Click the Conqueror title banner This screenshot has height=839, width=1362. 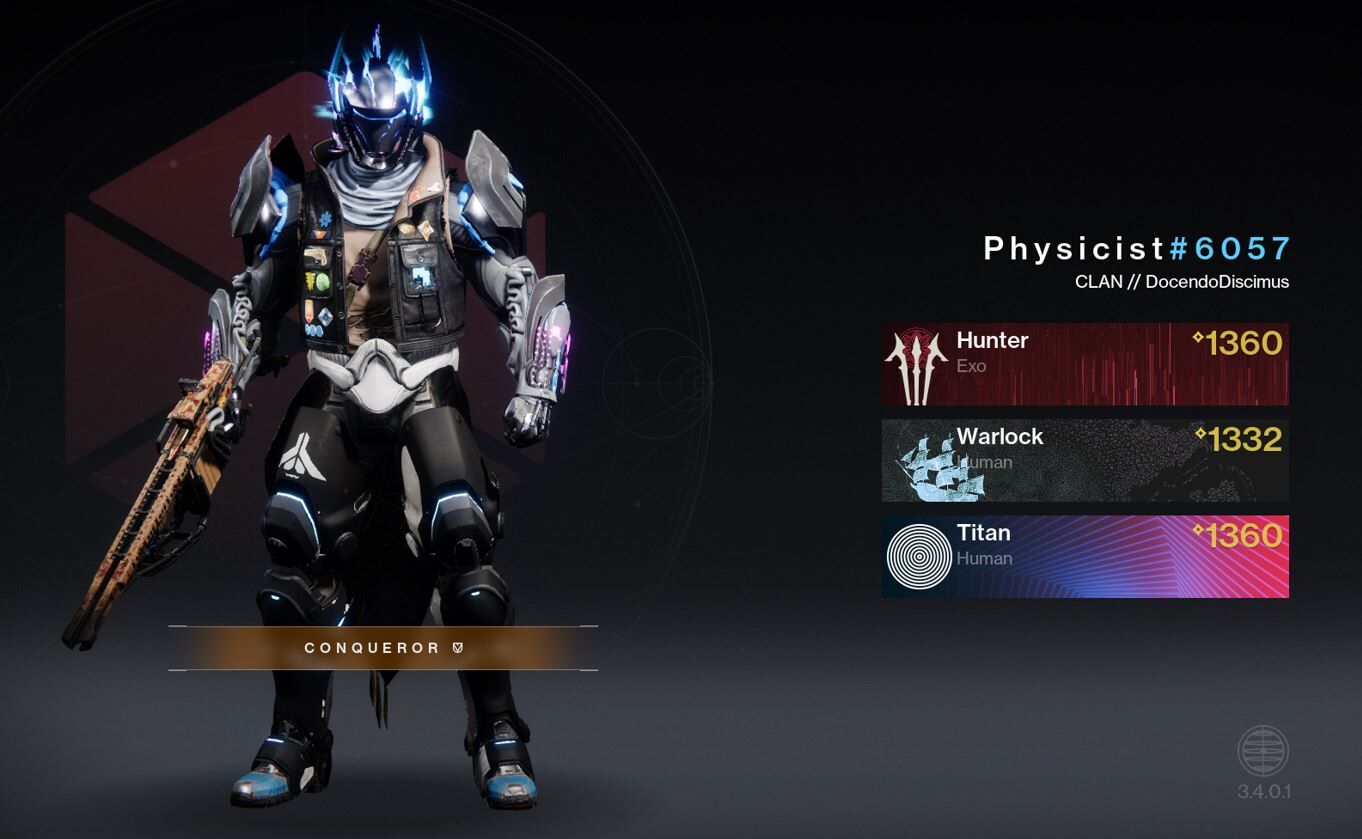[x=383, y=648]
